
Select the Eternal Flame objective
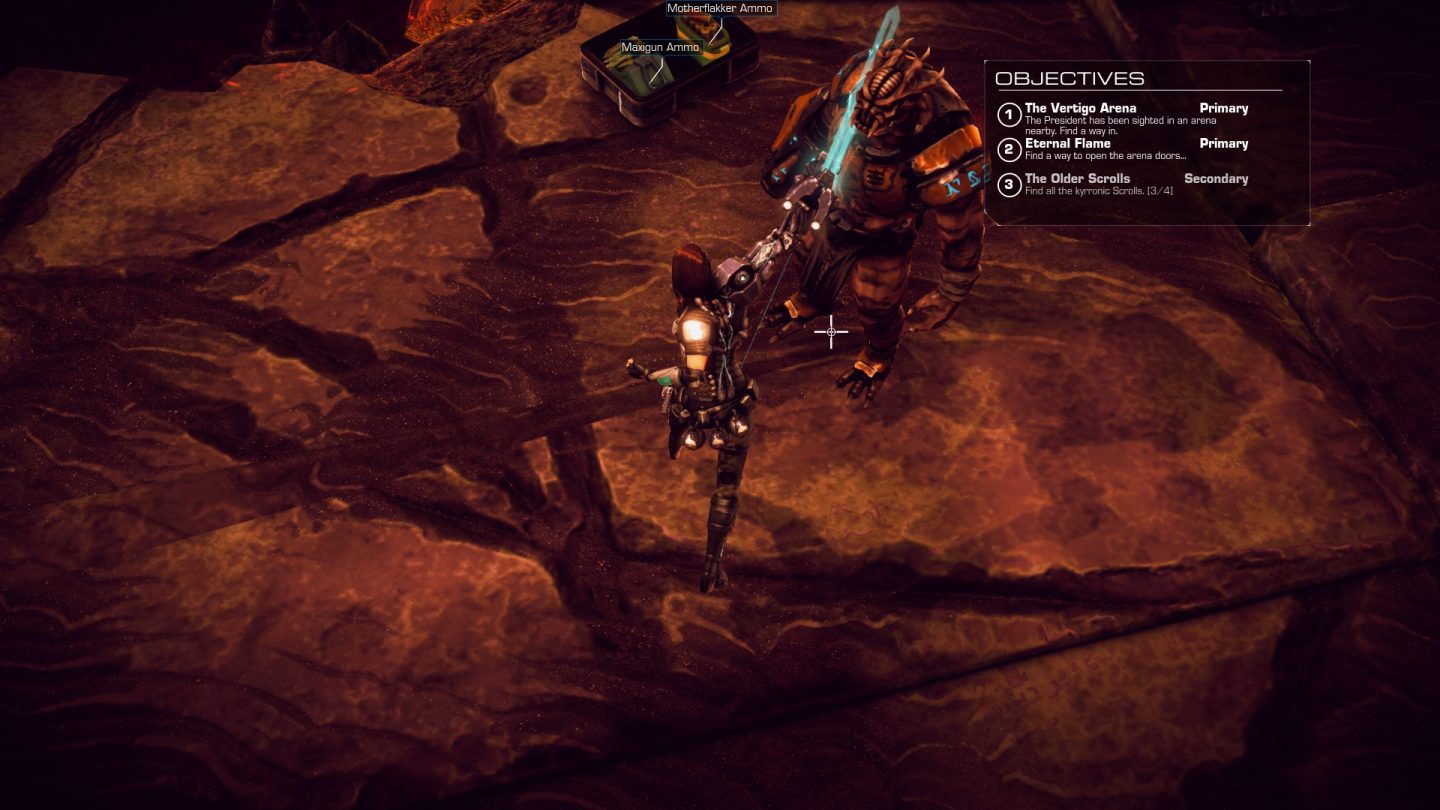tap(1067, 143)
